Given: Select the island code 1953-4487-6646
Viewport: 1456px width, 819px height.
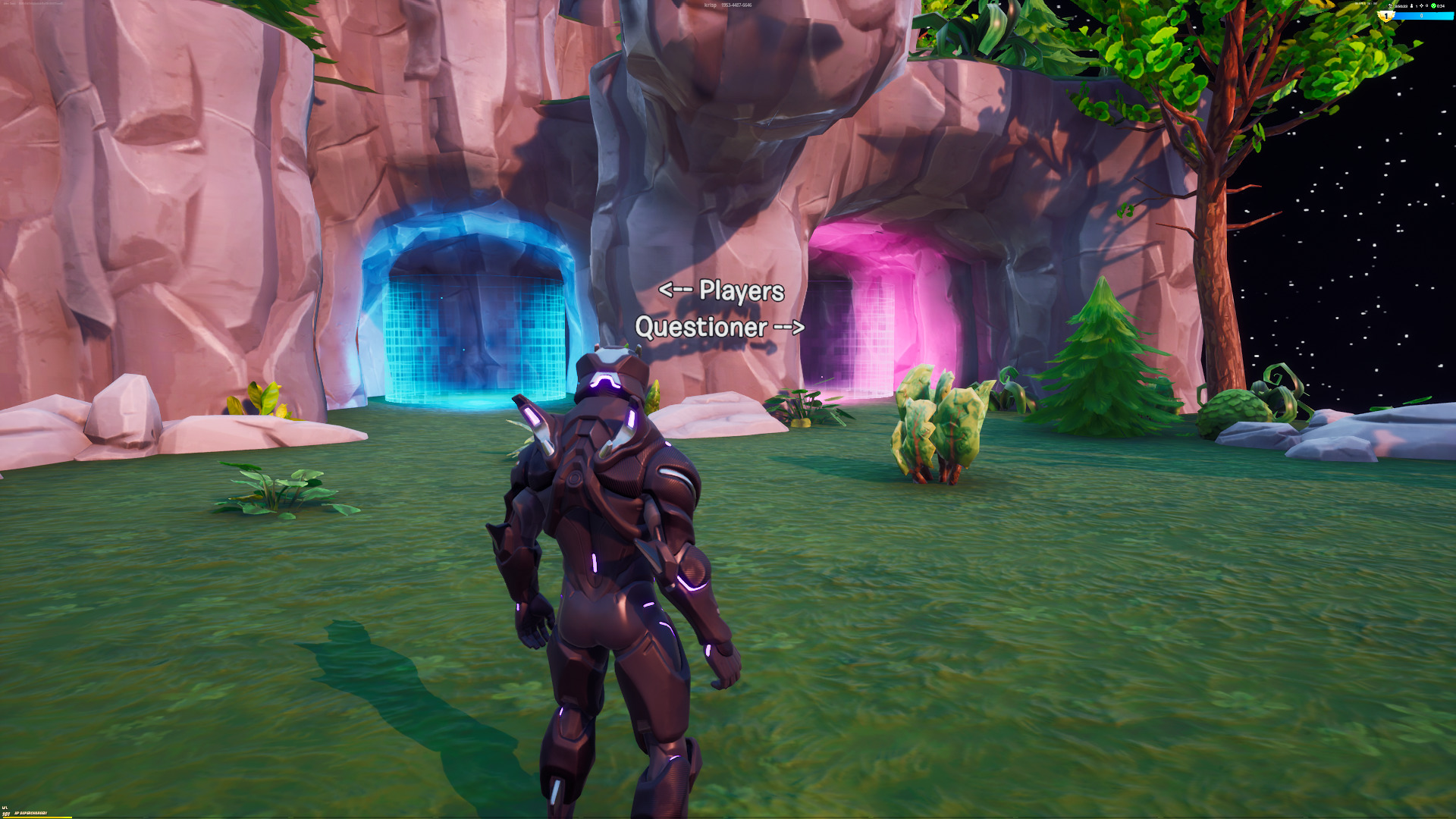Looking at the screenshot, I should tap(736, 5).
